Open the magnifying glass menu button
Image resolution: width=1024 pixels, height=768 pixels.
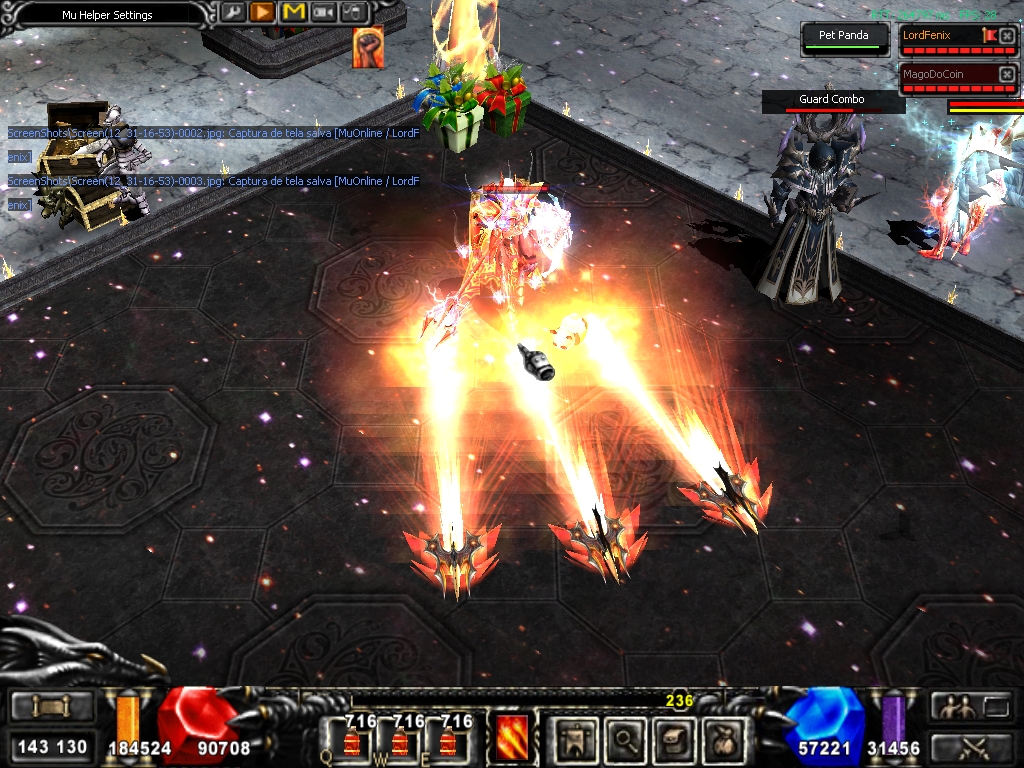[x=626, y=740]
